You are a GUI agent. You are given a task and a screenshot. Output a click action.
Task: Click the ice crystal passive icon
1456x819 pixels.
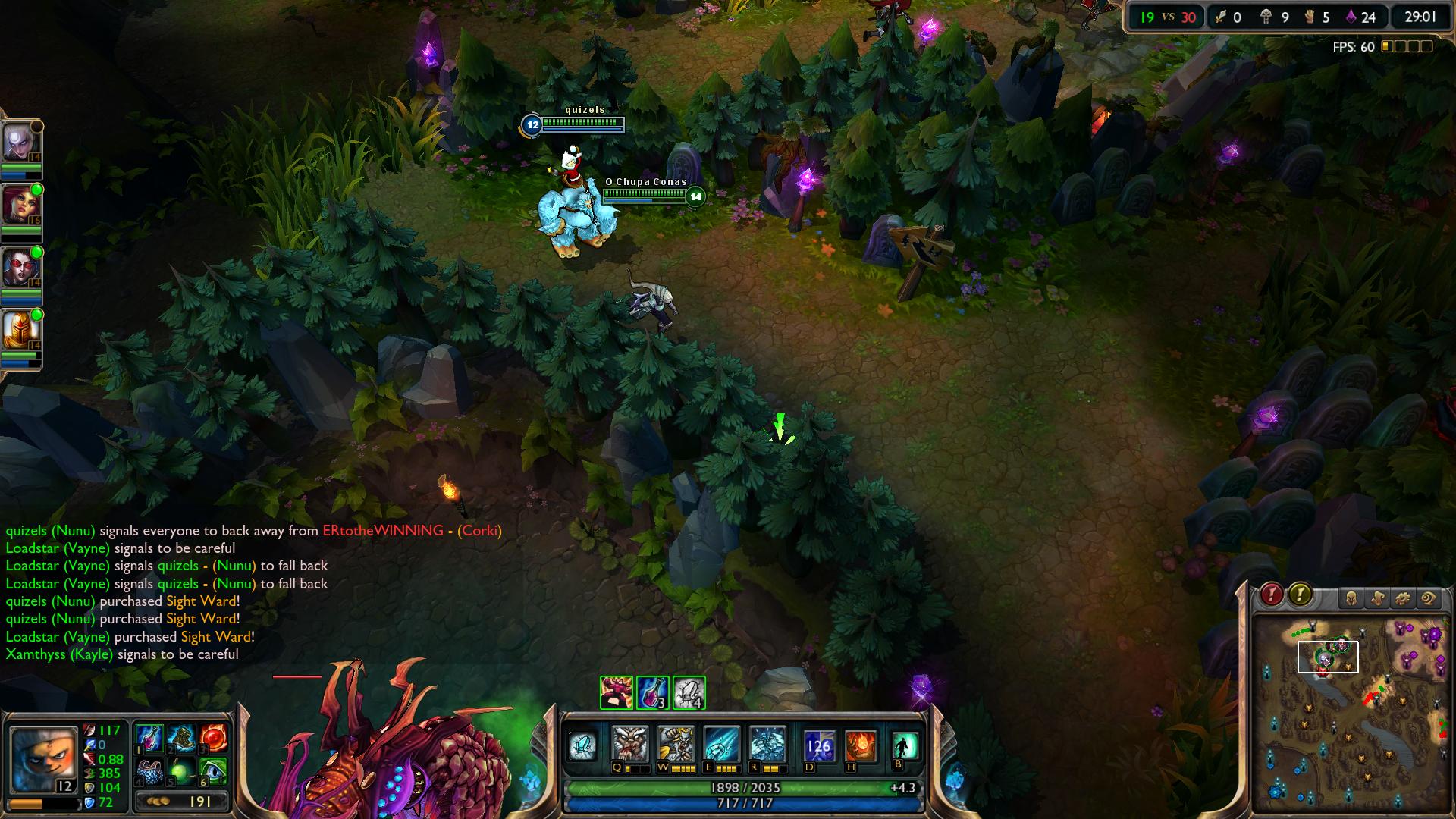[x=584, y=745]
